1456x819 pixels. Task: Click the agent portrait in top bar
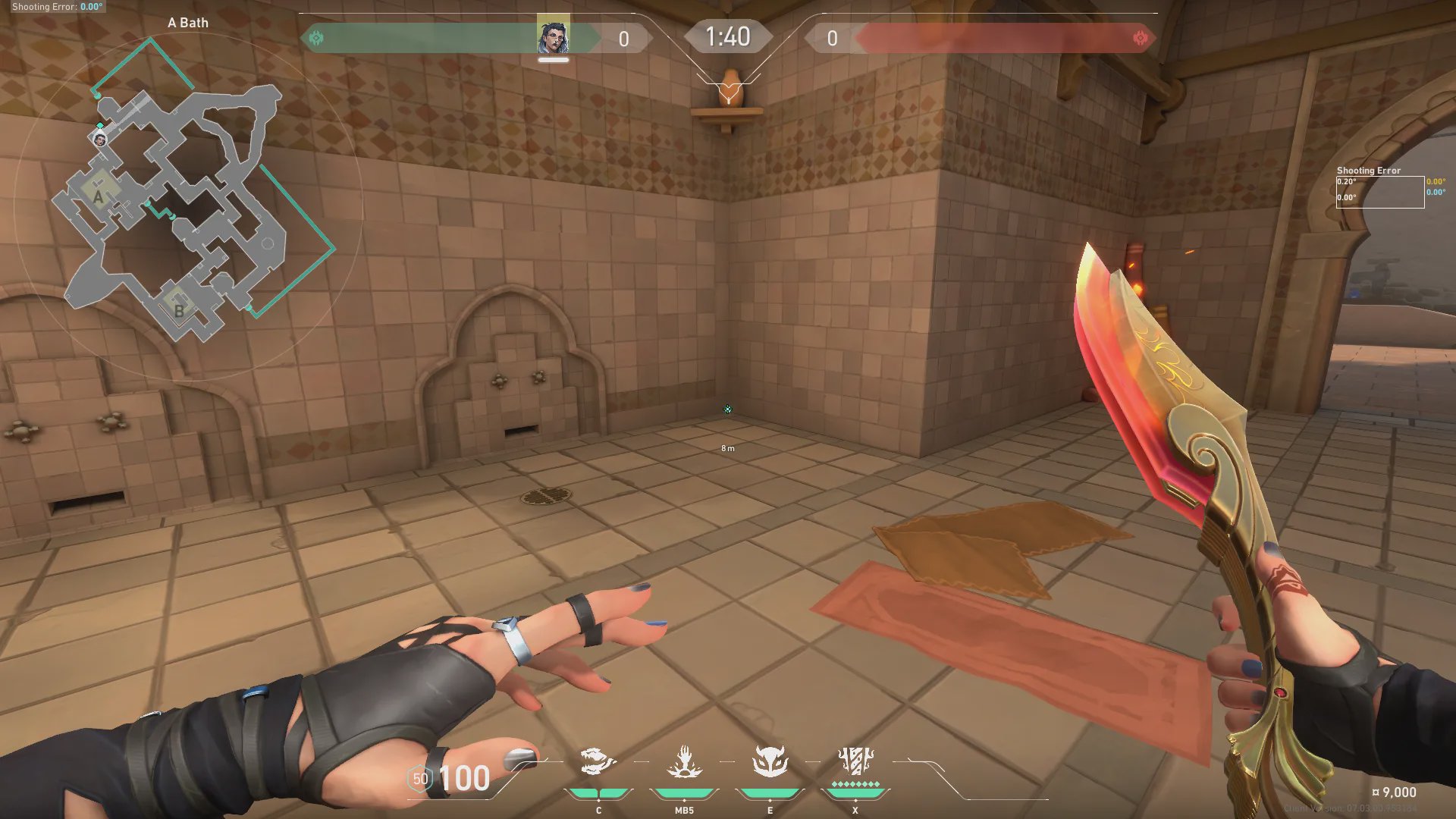pos(553,36)
